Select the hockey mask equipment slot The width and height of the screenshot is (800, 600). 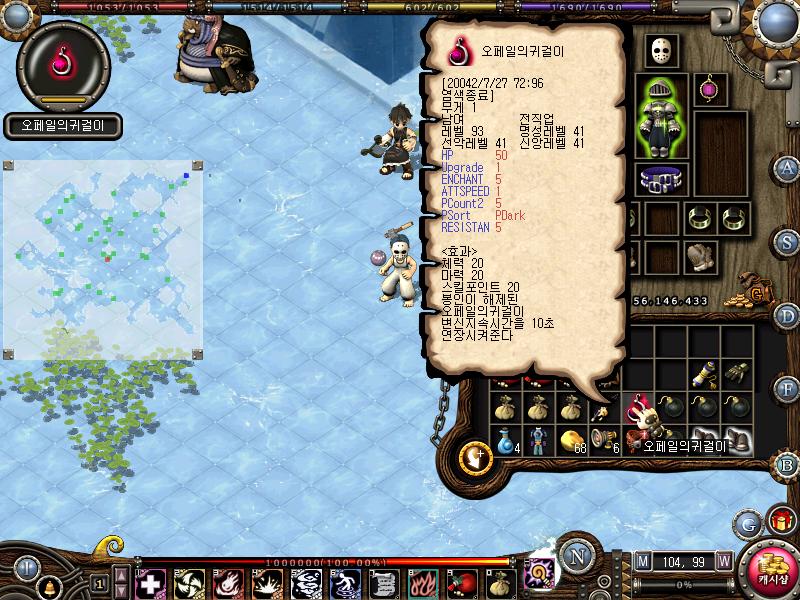click(660, 50)
